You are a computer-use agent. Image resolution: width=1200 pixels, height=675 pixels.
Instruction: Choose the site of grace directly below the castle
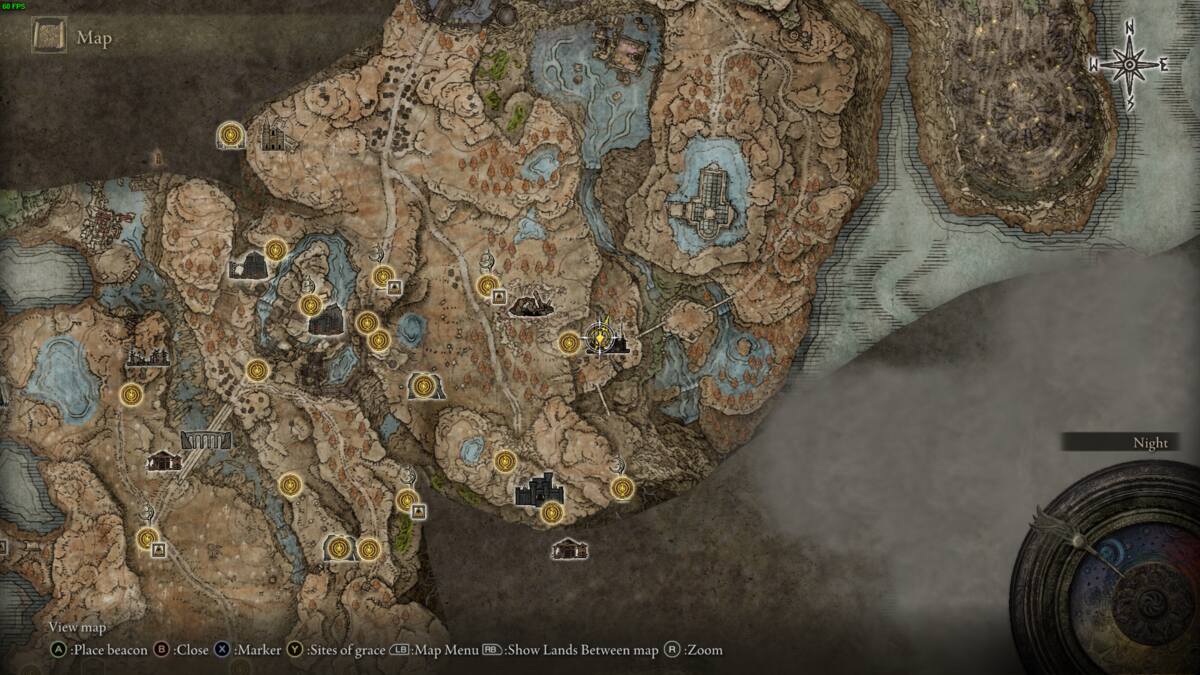pos(551,514)
